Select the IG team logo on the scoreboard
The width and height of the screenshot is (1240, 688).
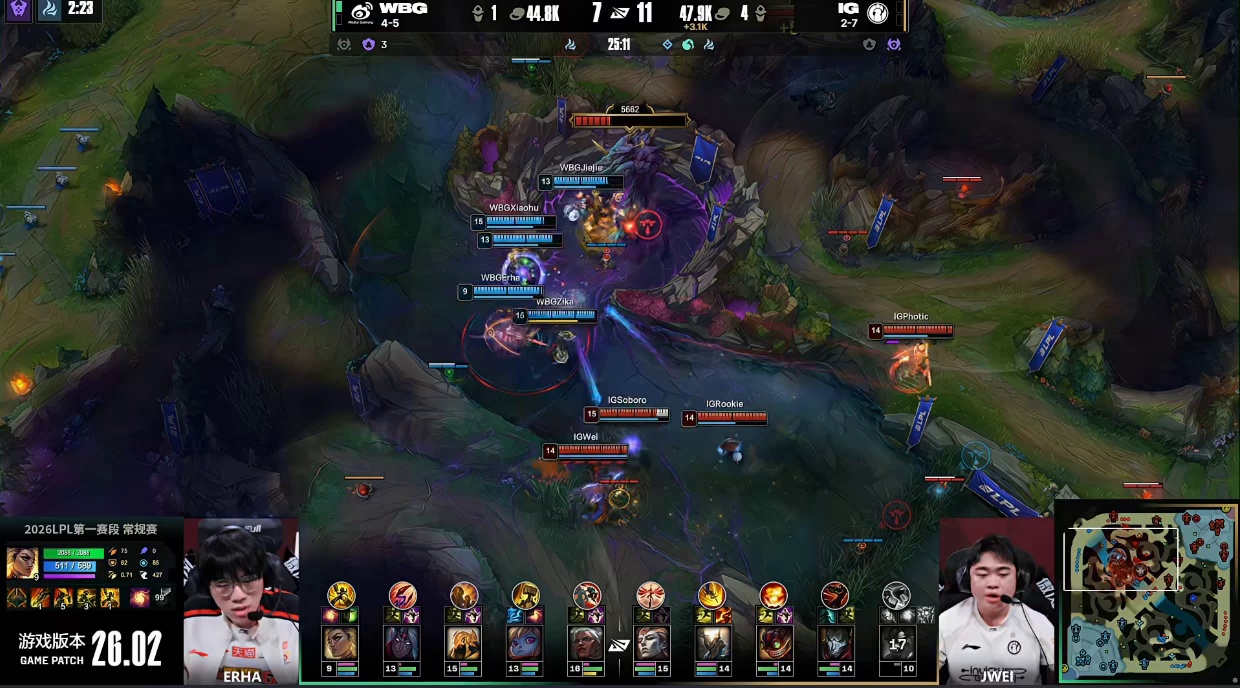click(878, 12)
